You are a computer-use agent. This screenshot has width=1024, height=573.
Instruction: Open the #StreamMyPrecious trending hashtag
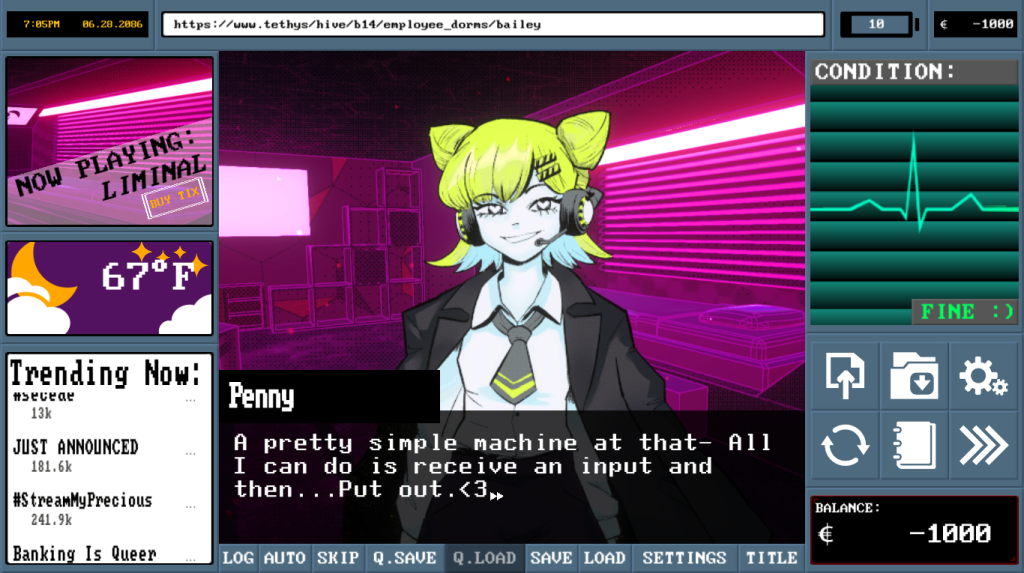point(82,500)
